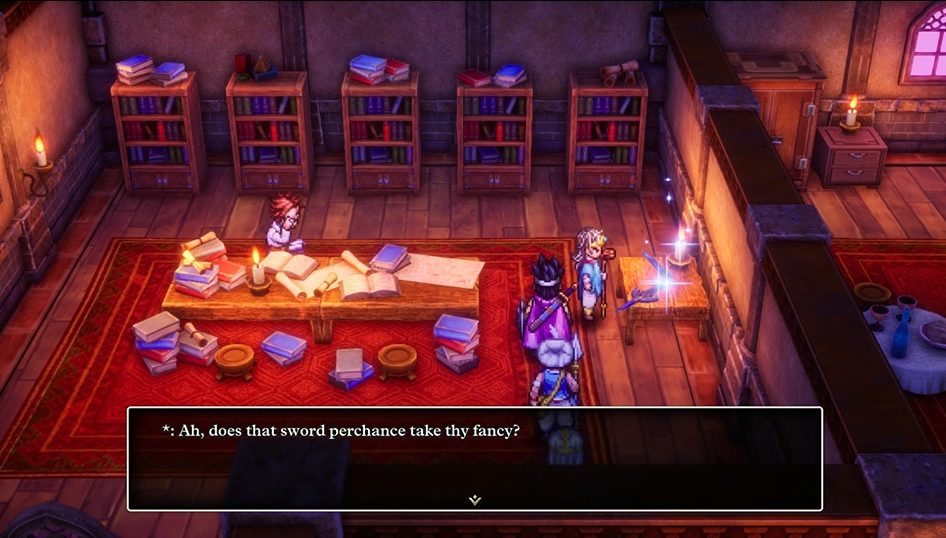Advance dialogue with the down arrow indicator

point(475,499)
